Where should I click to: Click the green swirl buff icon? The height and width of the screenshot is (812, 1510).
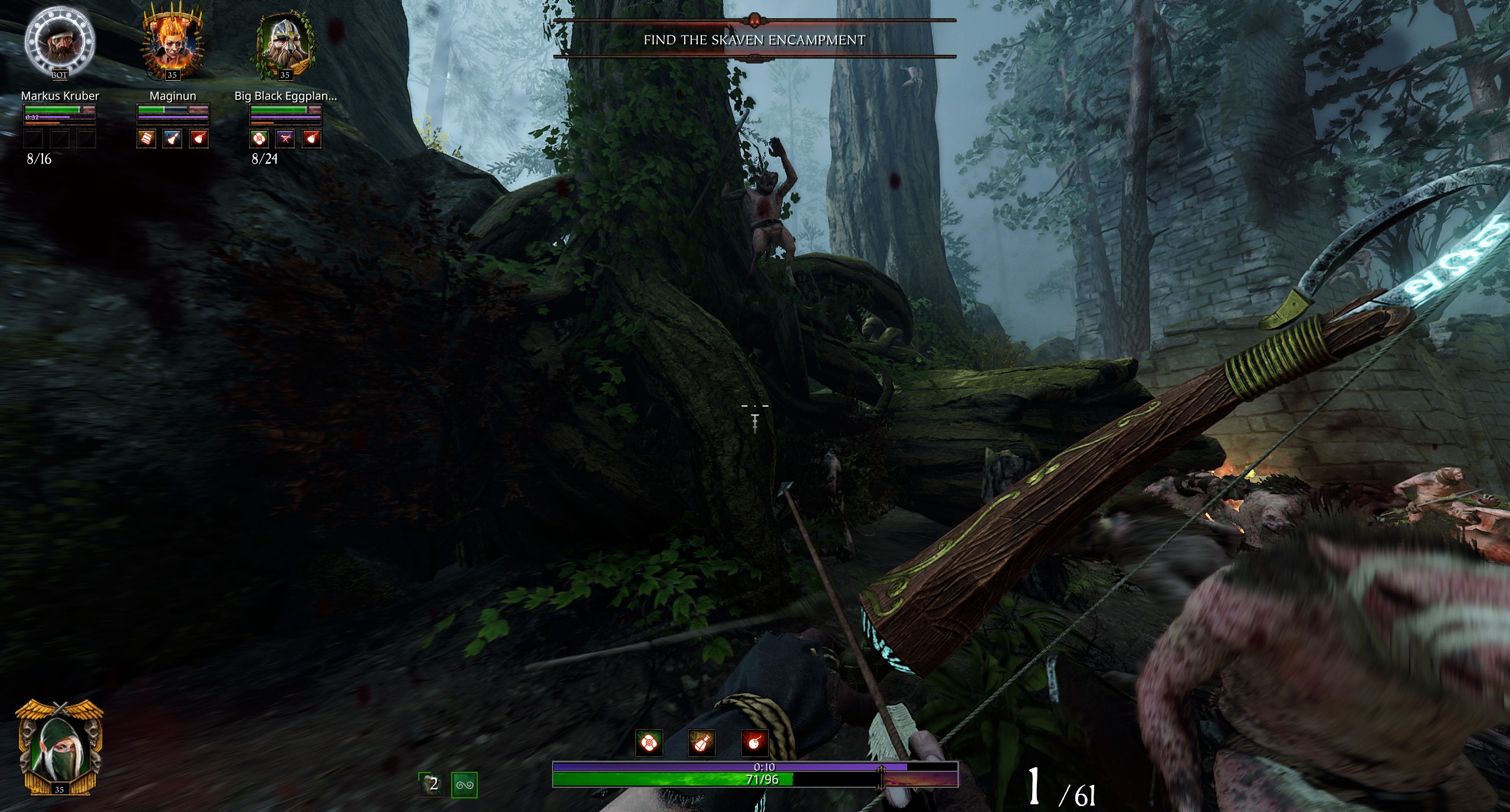tap(464, 785)
